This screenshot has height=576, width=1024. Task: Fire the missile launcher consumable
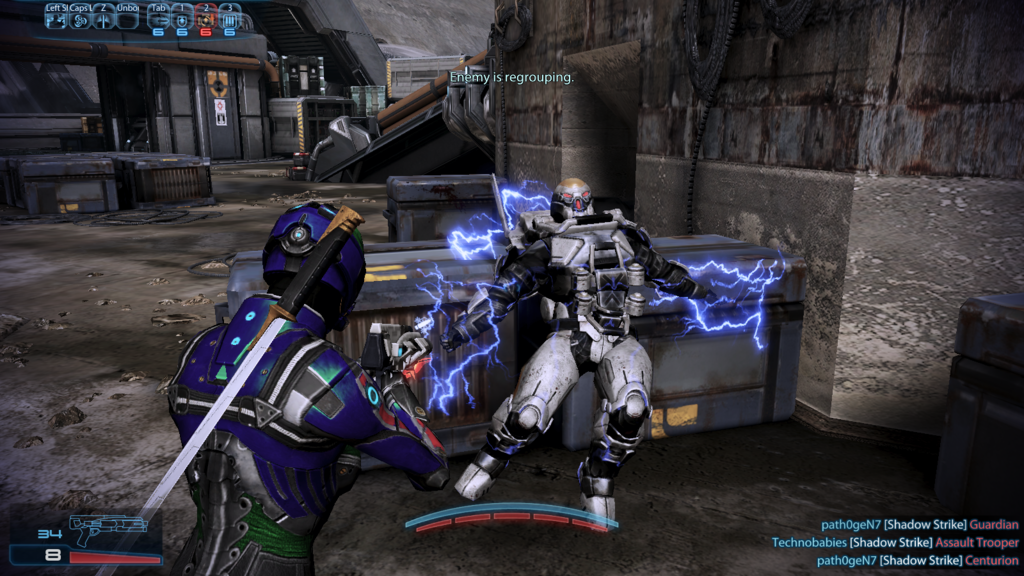click(158, 20)
